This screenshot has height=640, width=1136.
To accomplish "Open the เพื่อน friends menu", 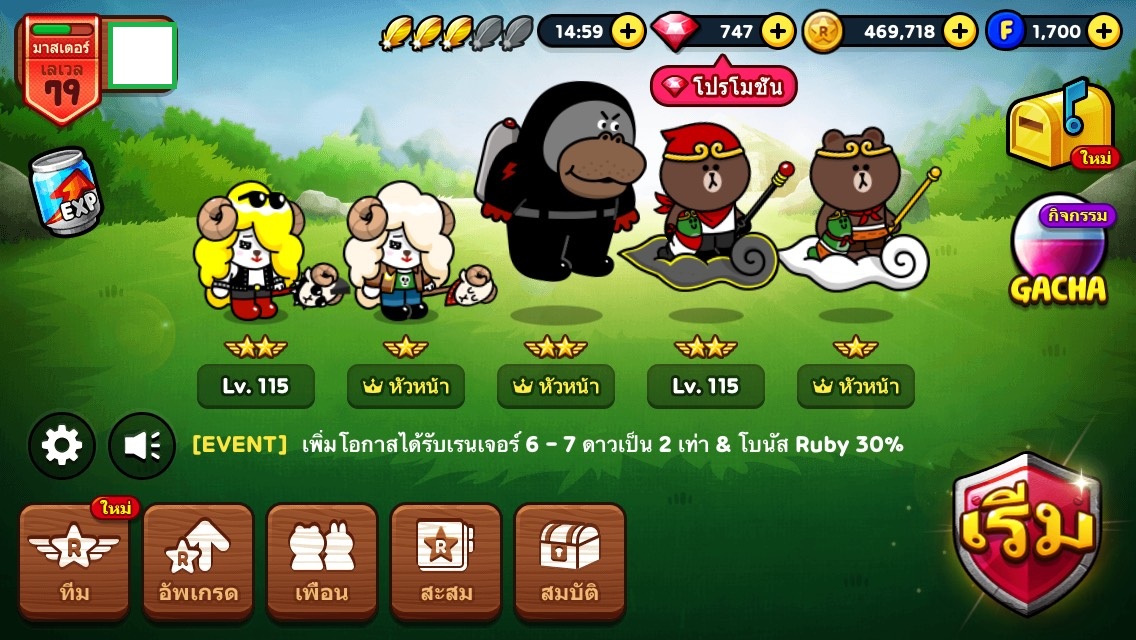I will point(322,561).
